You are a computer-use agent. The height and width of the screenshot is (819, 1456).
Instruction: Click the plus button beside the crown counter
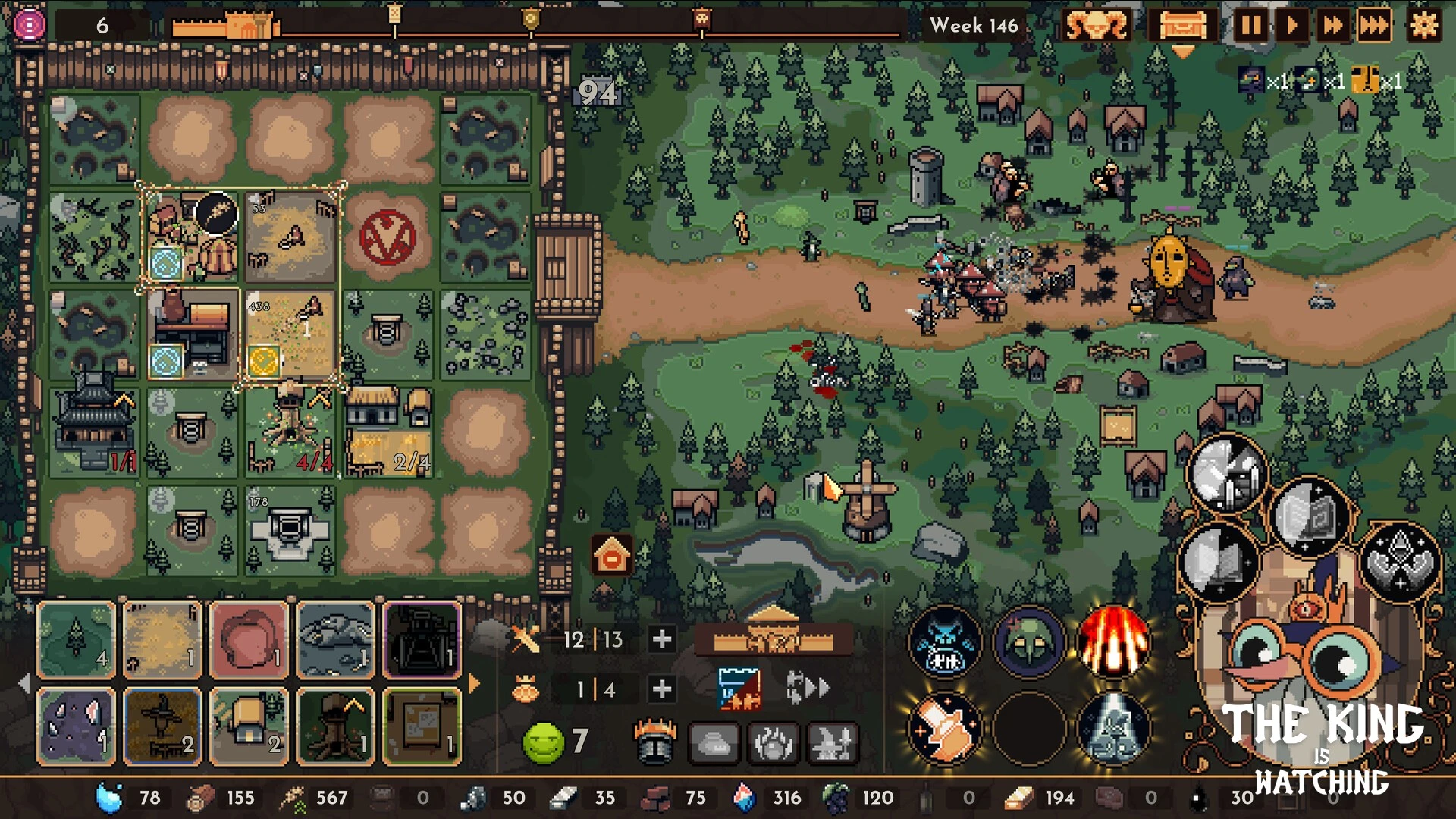(x=661, y=689)
